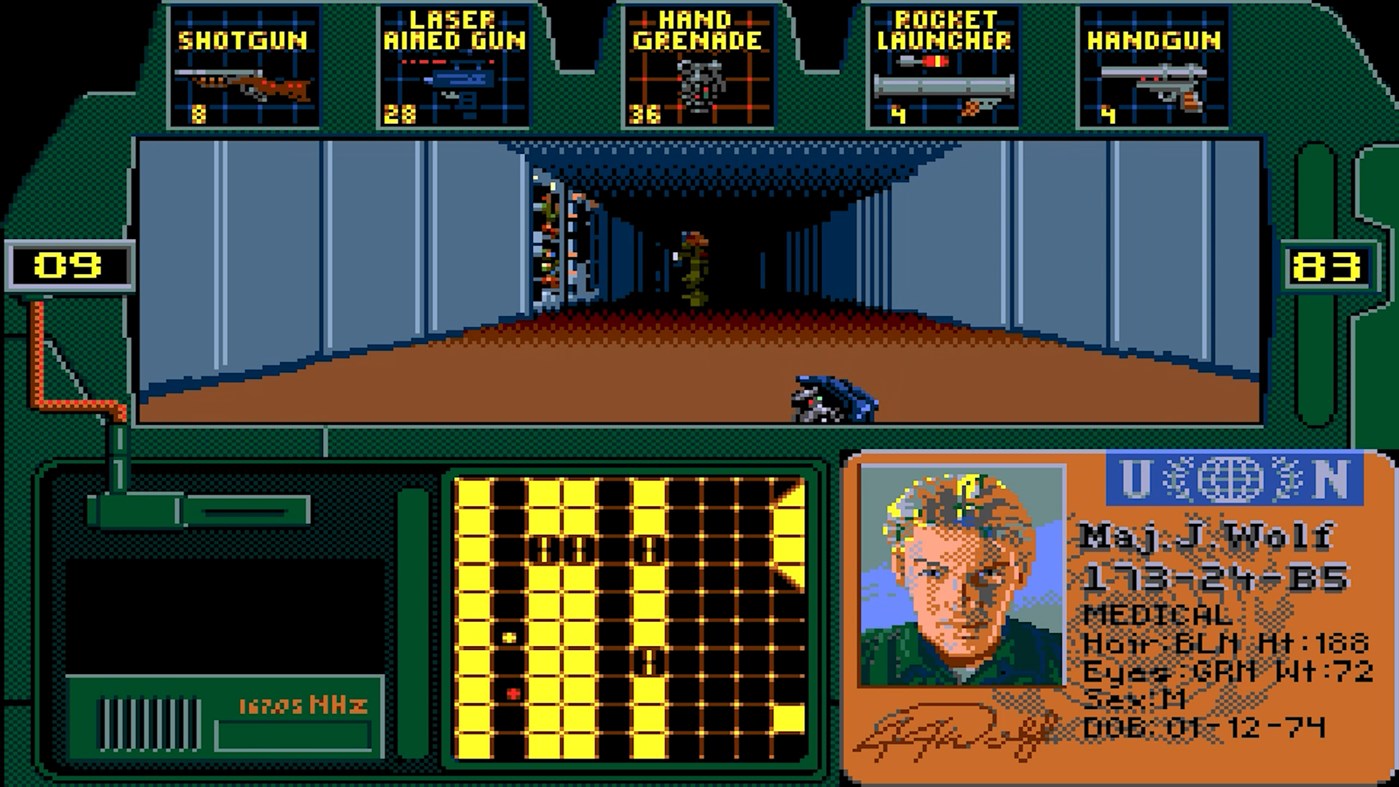Toggle the yellow player marker on the map
Viewport: 1399px width, 787px height.
(x=508, y=636)
